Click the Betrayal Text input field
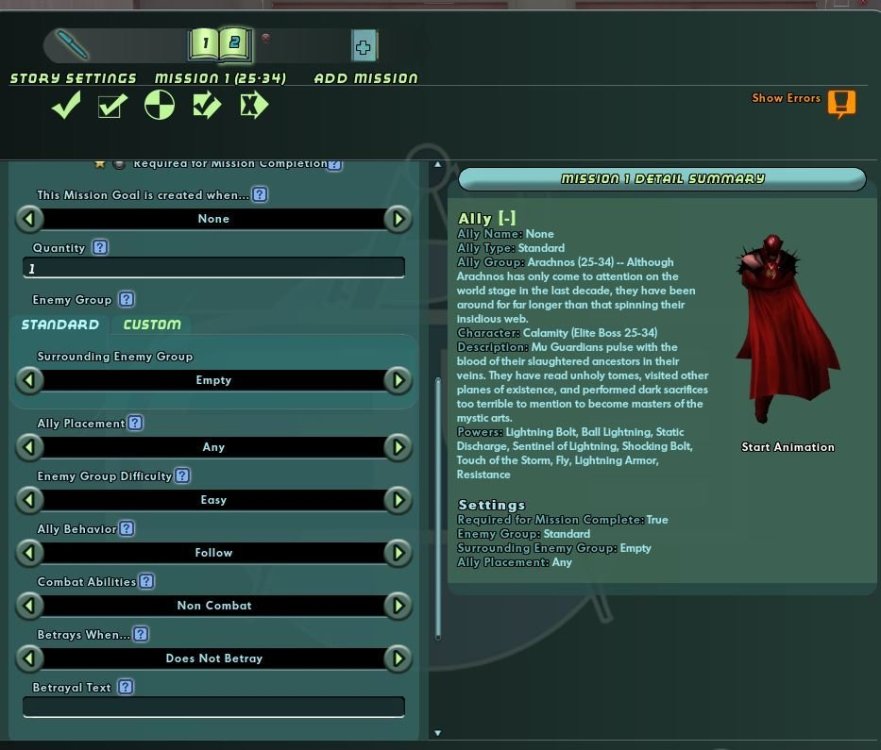 [x=214, y=707]
